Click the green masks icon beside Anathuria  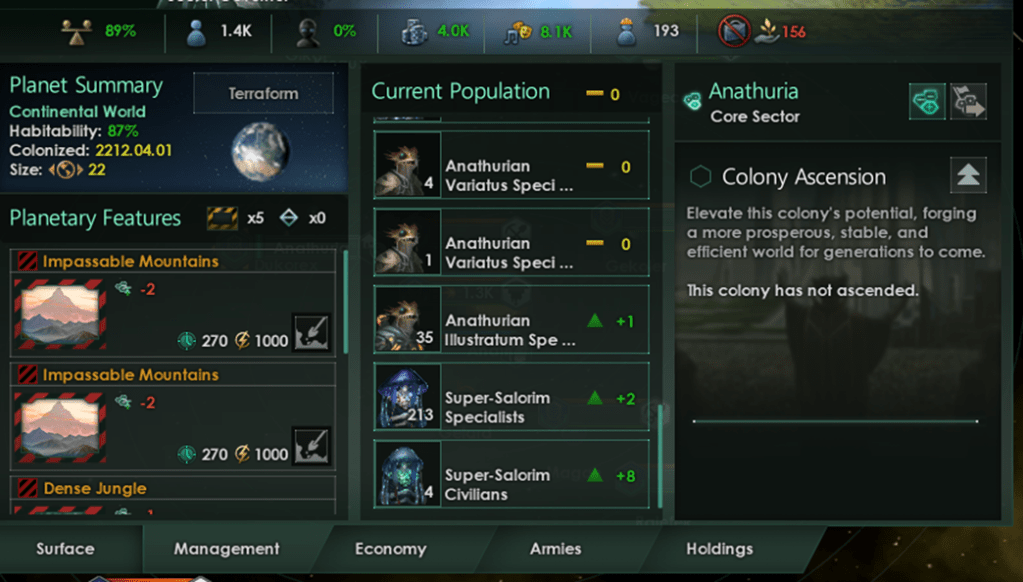927,101
